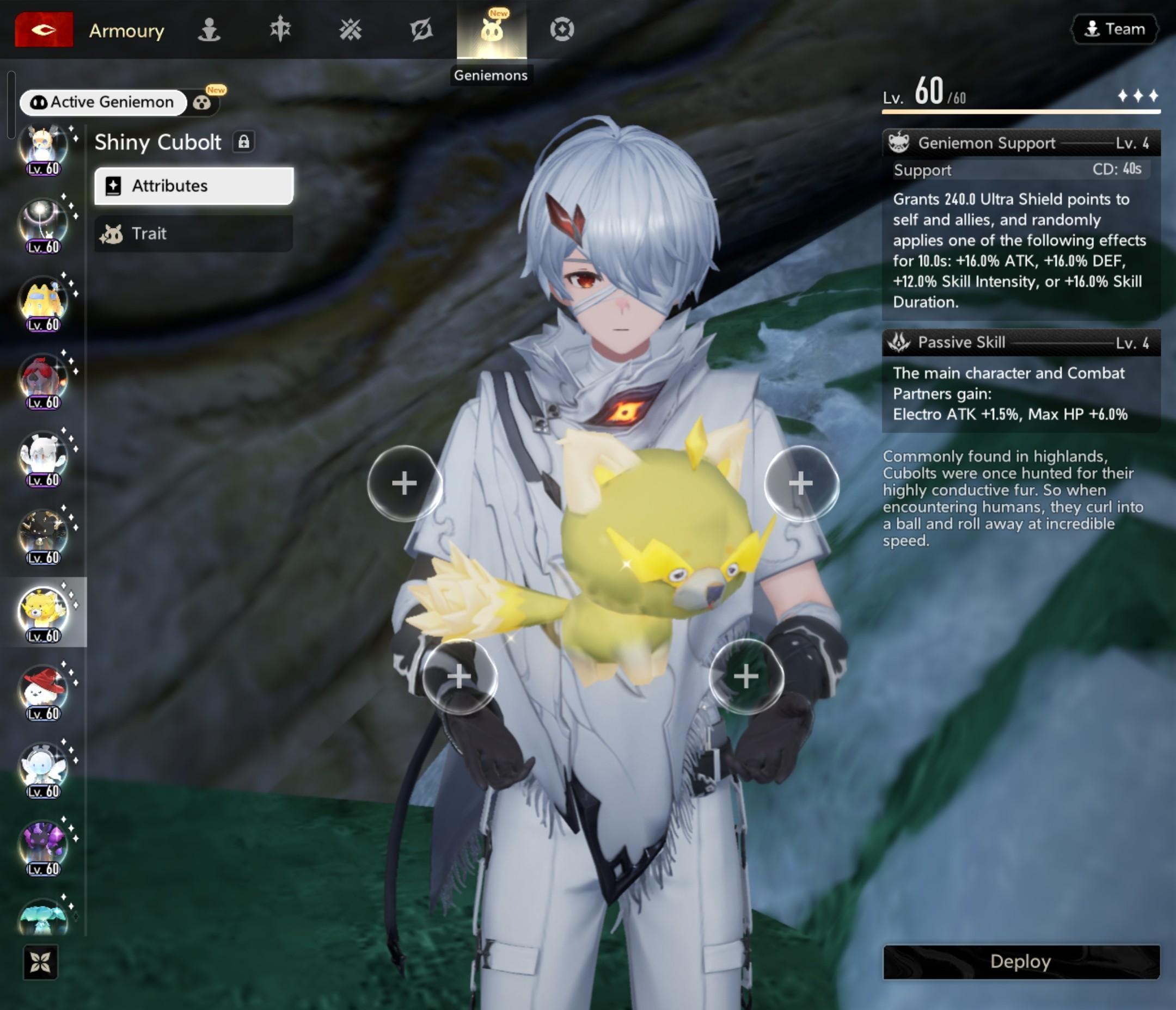
Task: Switch to the paw-face Geniemon filter
Action: click(202, 103)
